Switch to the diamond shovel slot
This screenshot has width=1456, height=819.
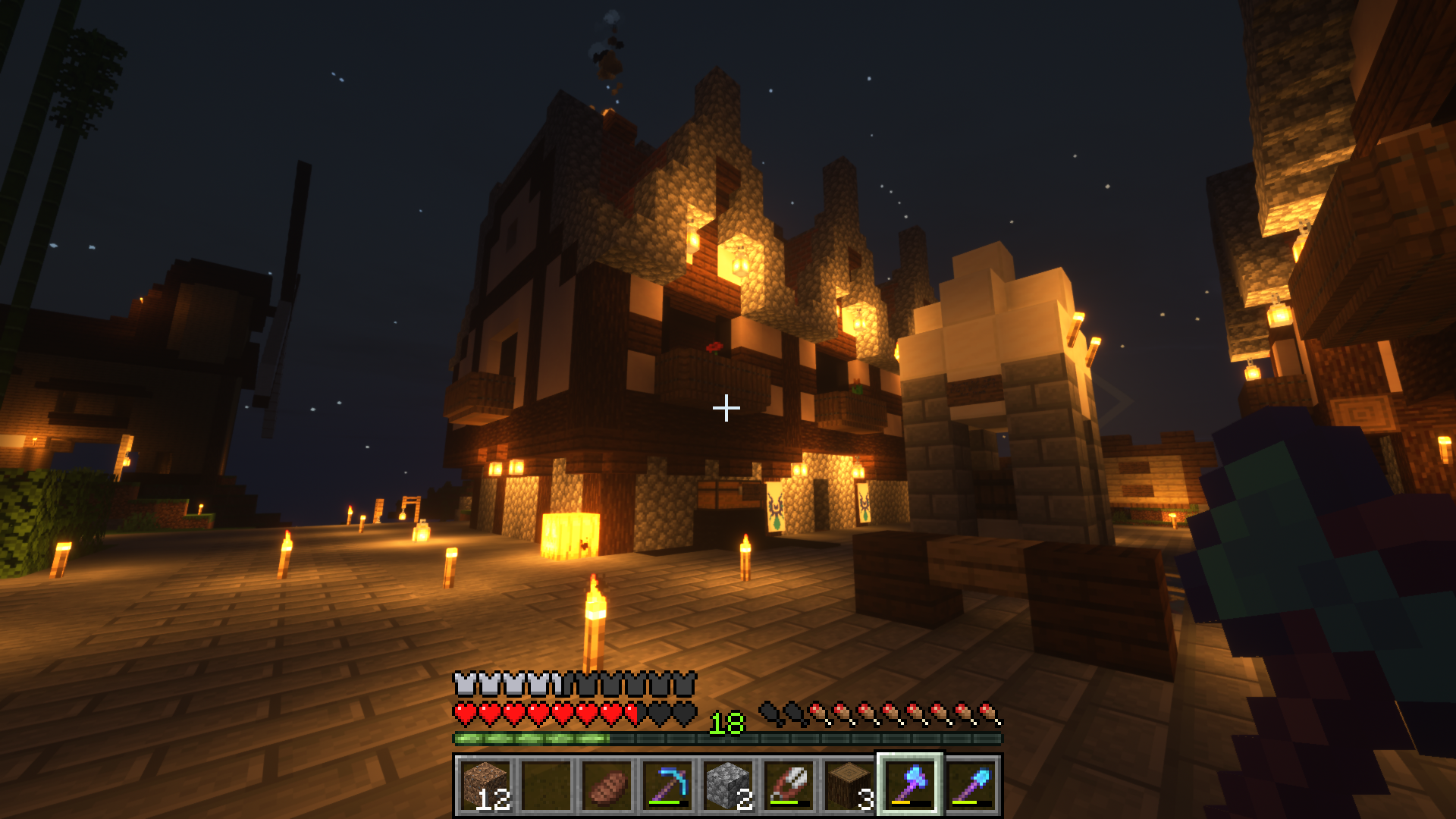(x=971, y=785)
